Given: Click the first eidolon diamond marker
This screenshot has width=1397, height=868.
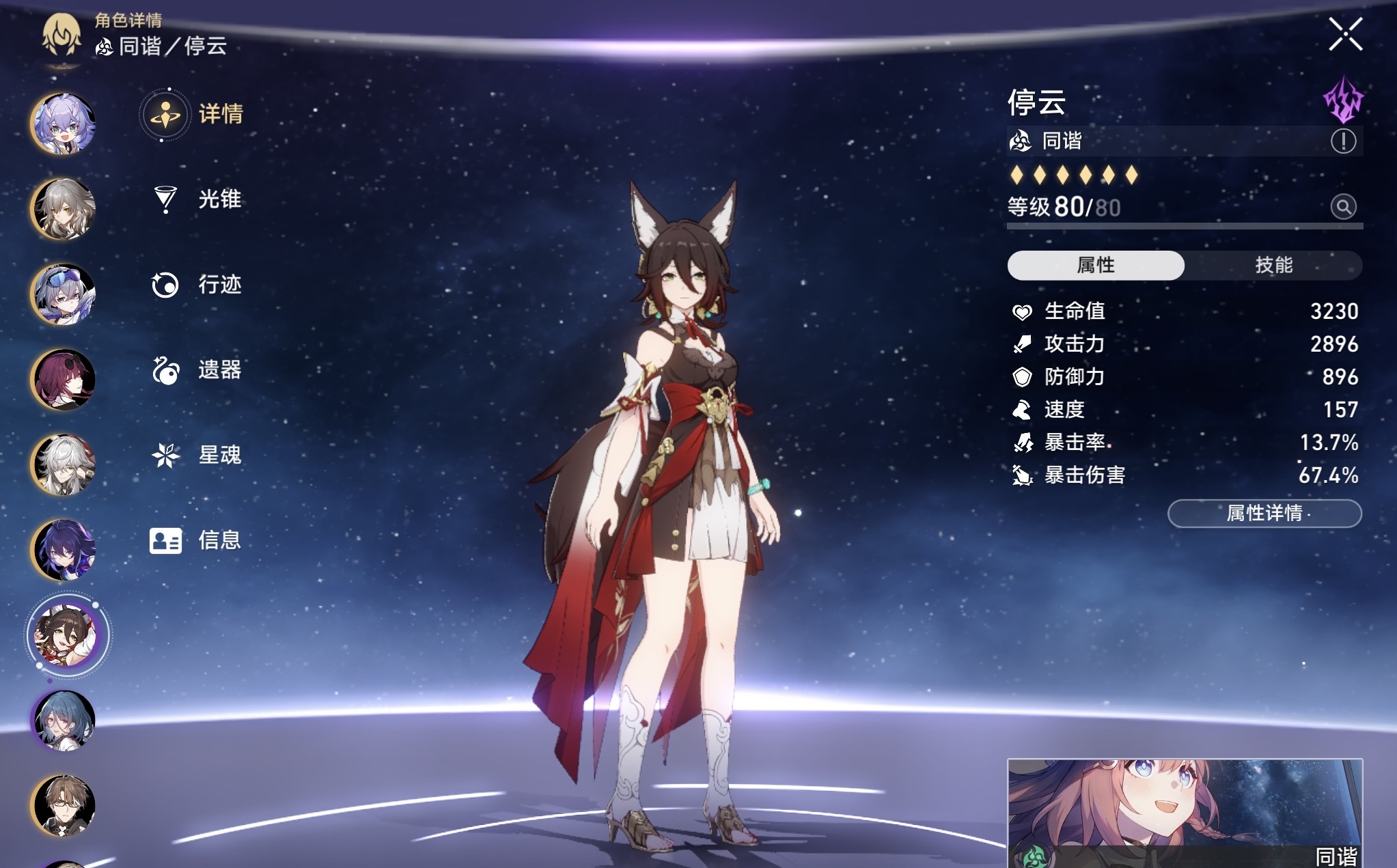Looking at the screenshot, I should (1019, 176).
